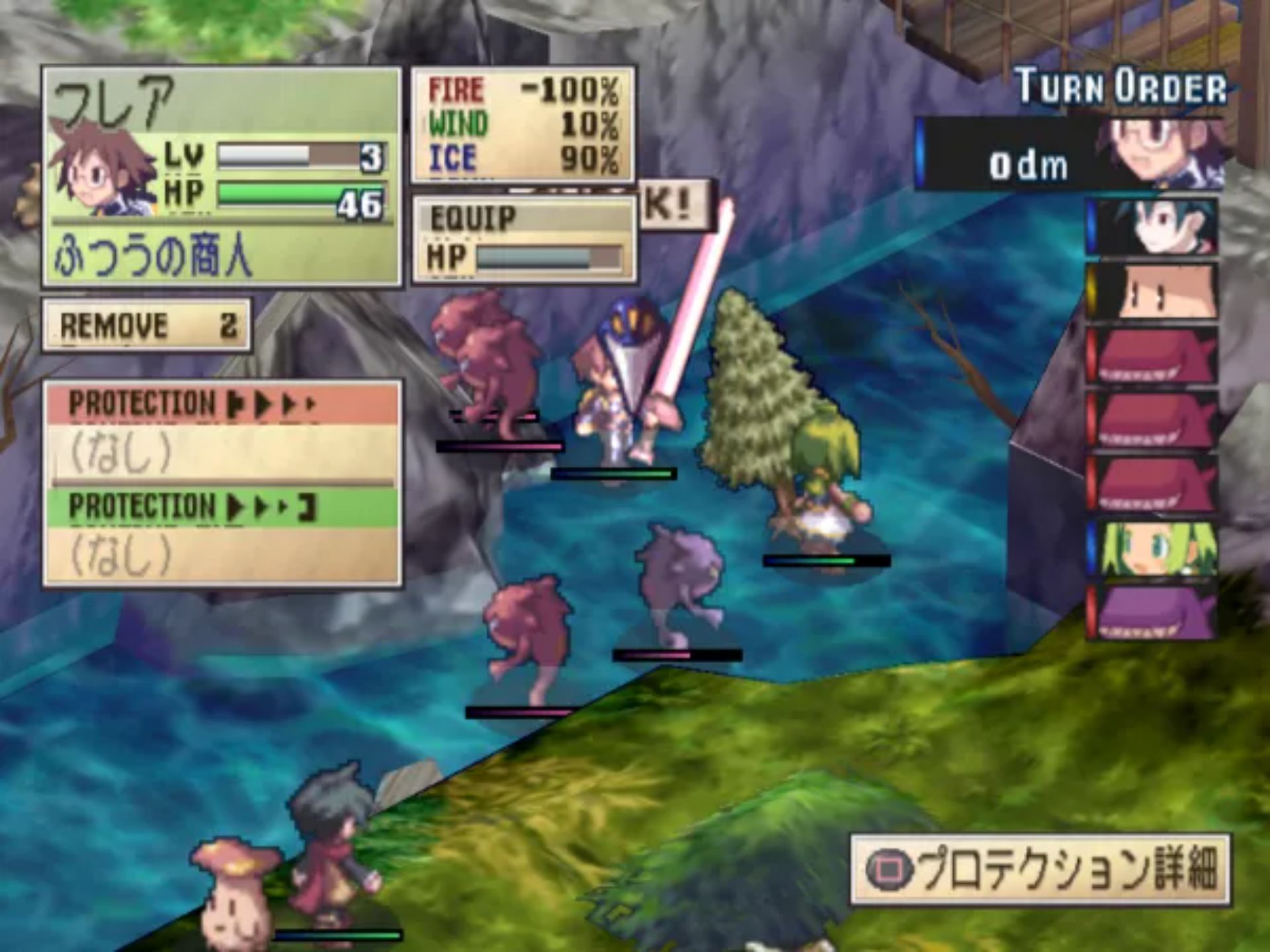Screen dimensions: 1270x952
Task: Select the green-haired girl turn order portrait
Action: click(1153, 549)
